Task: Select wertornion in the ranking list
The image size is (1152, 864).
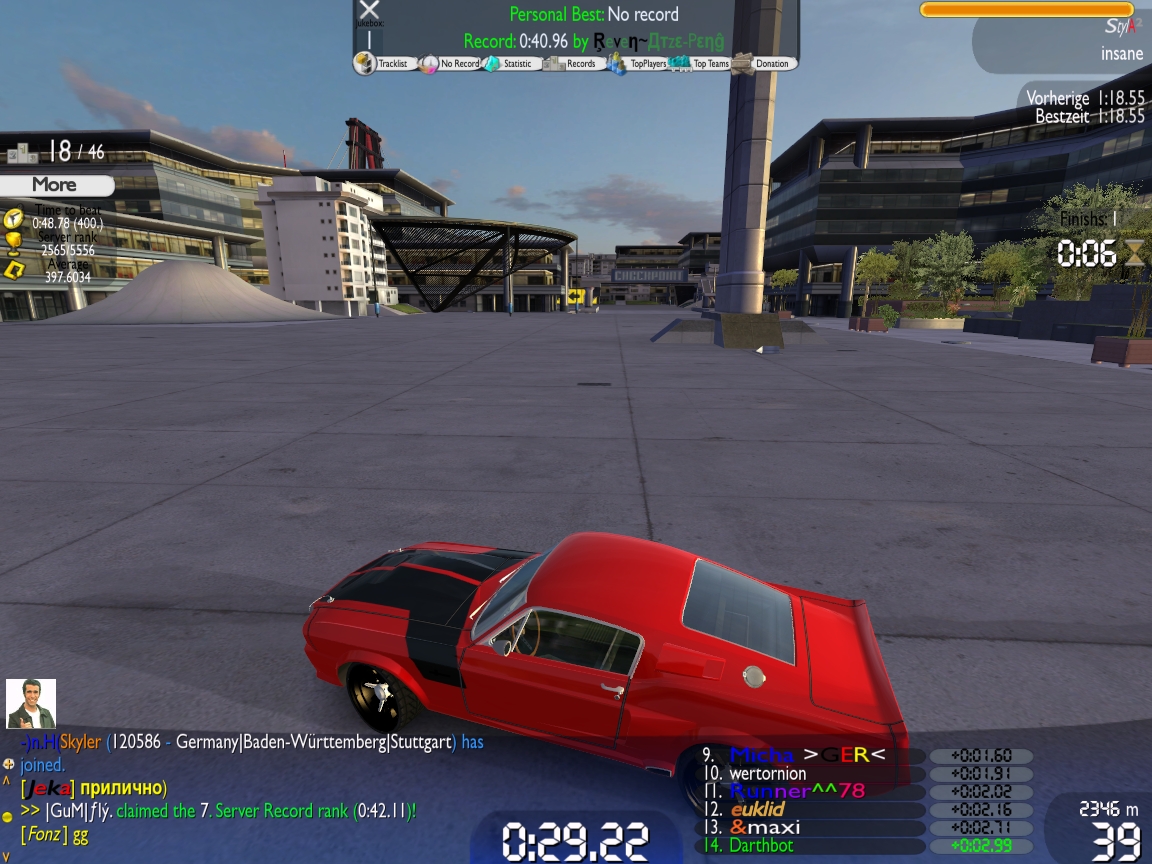Action: point(767,773)
